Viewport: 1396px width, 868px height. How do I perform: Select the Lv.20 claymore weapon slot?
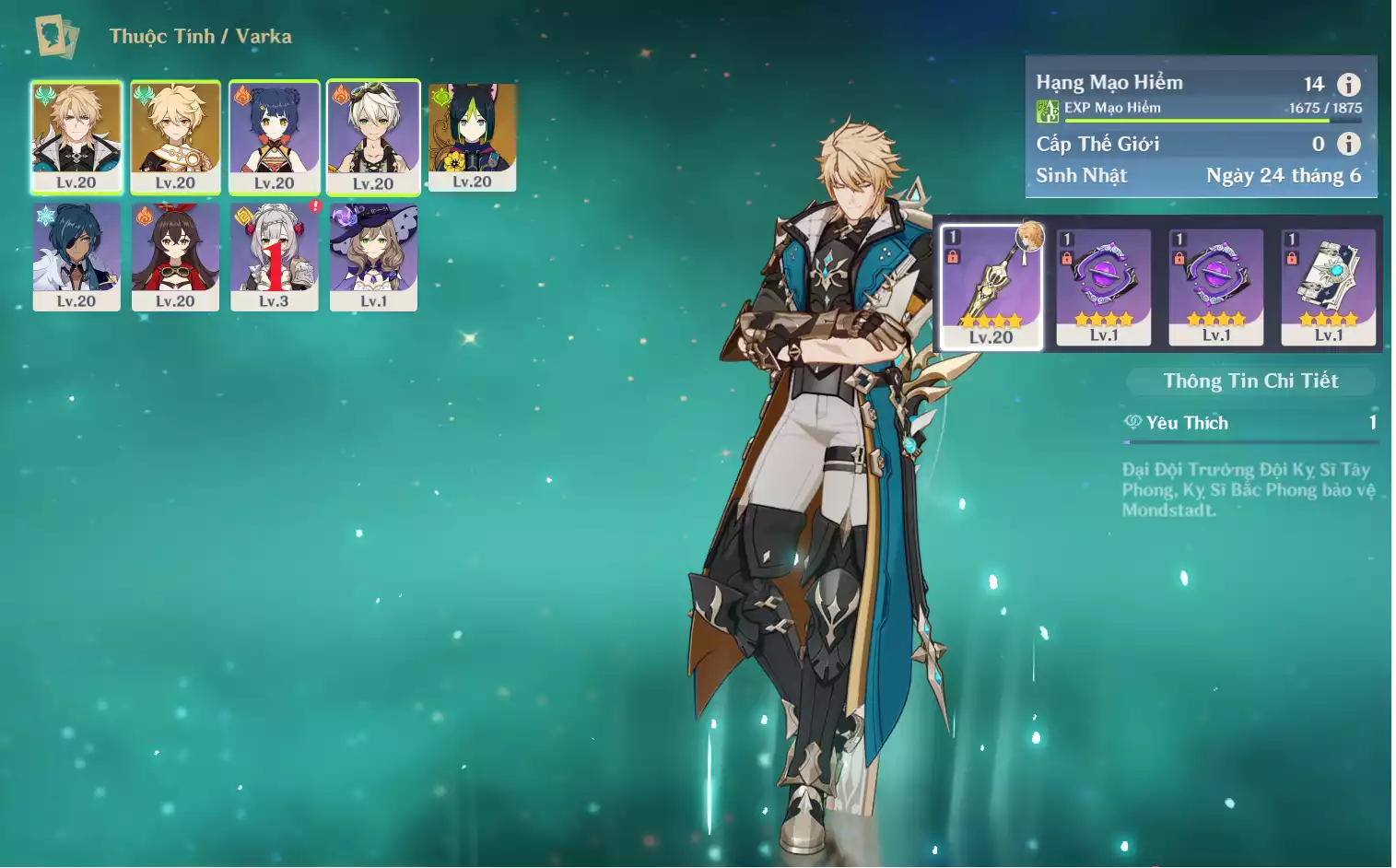coord(991,287)
